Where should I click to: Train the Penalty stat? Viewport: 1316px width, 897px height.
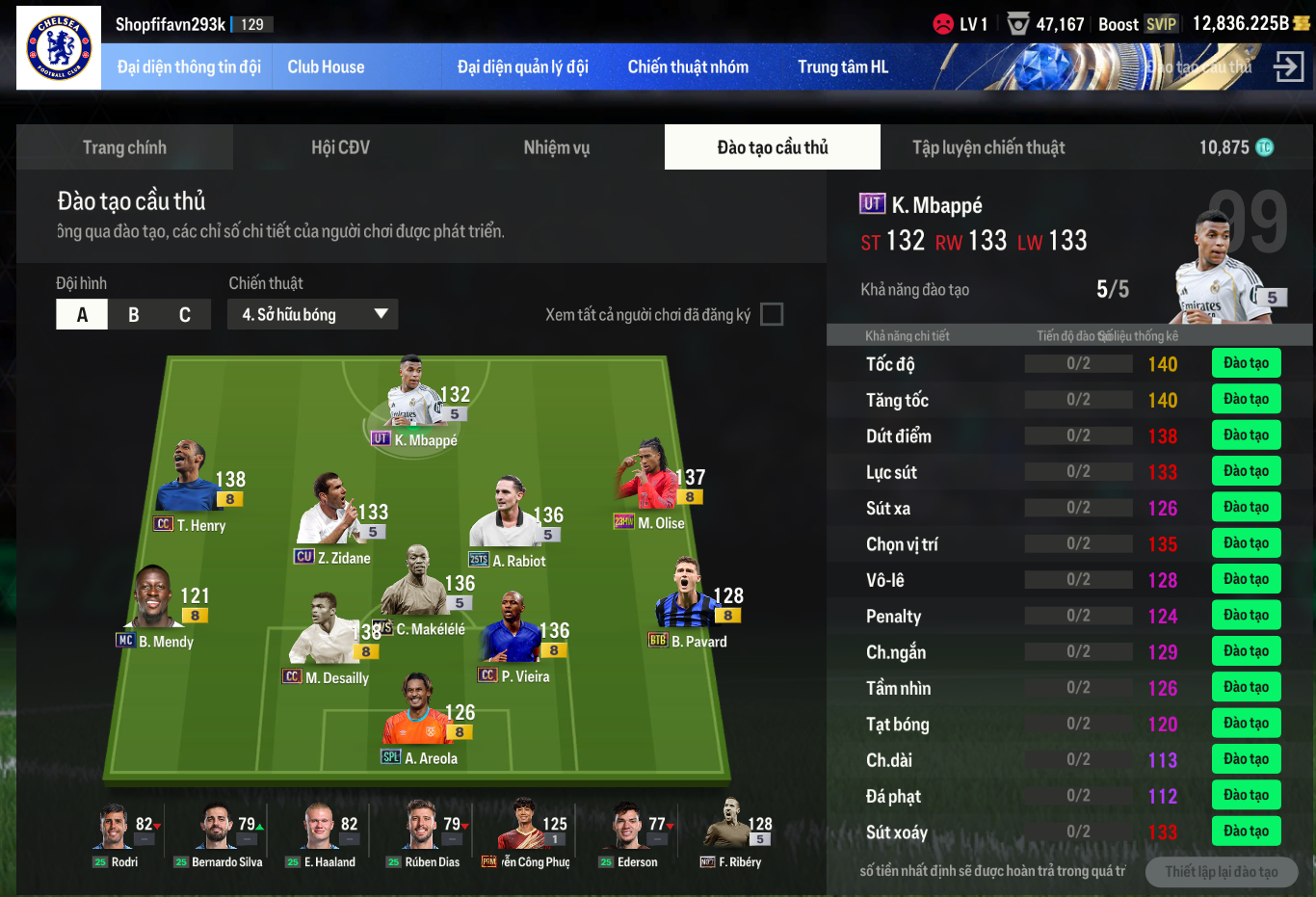click(1246, 616)
